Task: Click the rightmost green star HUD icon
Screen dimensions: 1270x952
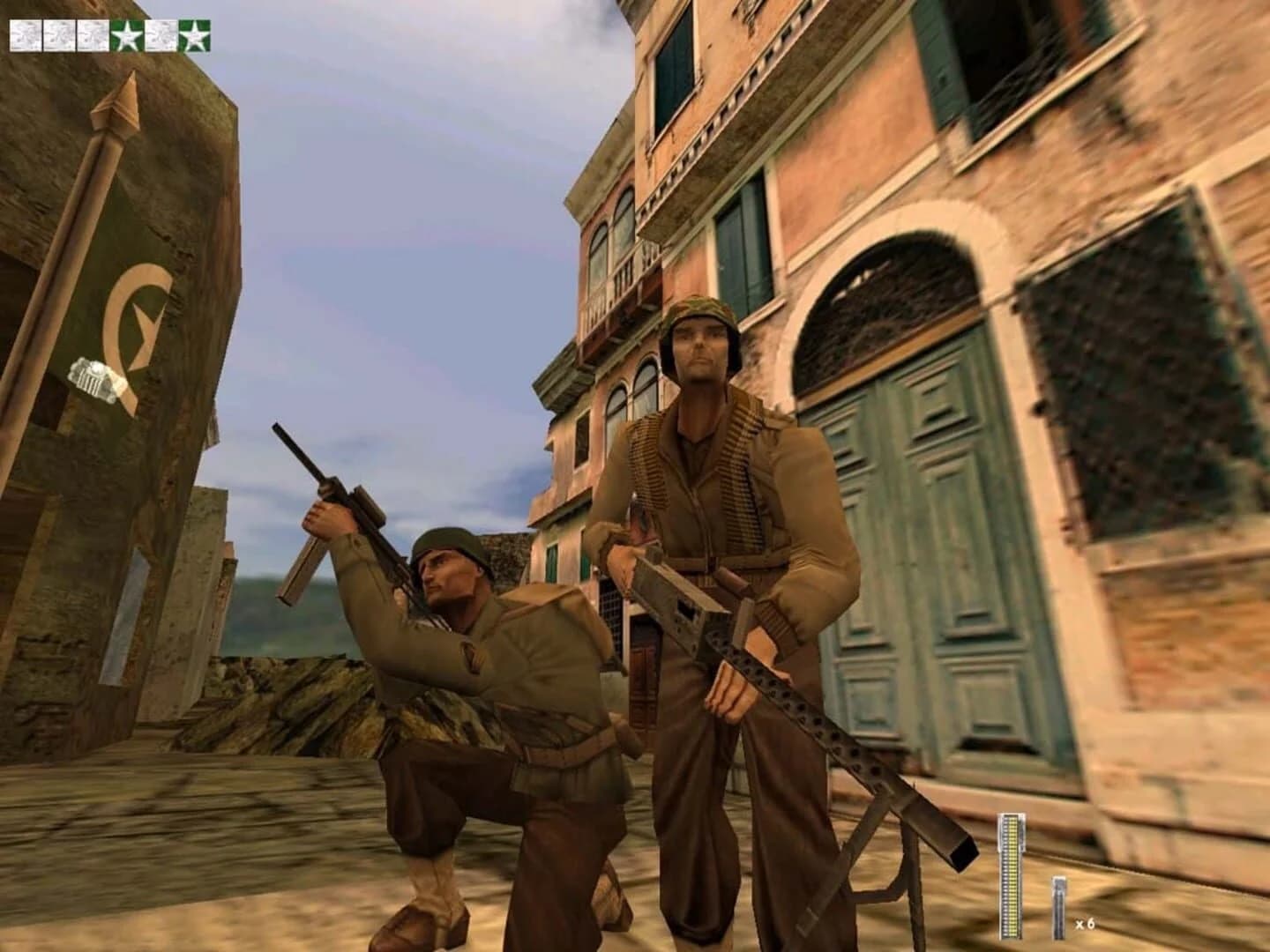Action: click(x=194, y=34)
